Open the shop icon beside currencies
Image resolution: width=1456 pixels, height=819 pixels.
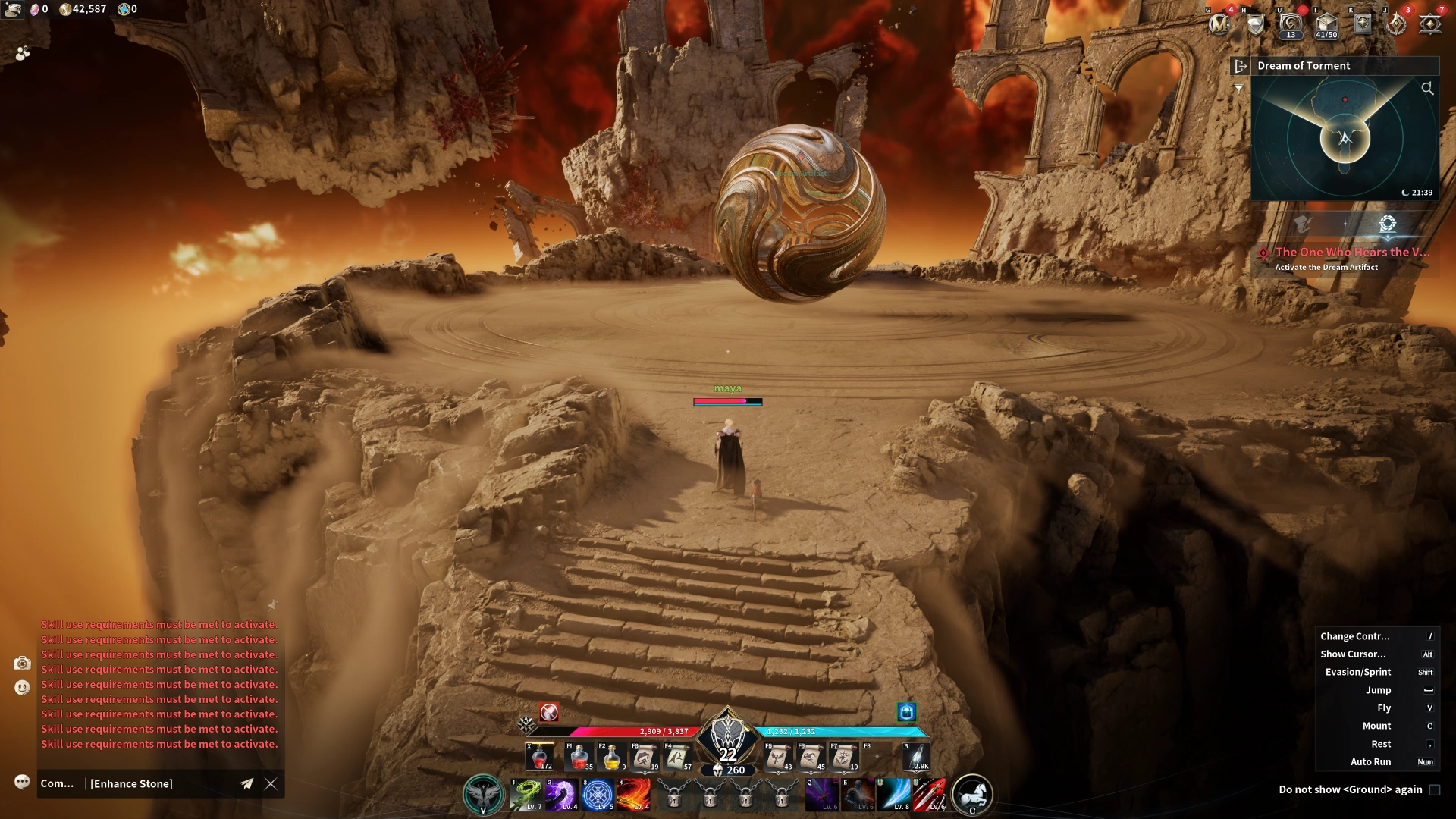13,9
